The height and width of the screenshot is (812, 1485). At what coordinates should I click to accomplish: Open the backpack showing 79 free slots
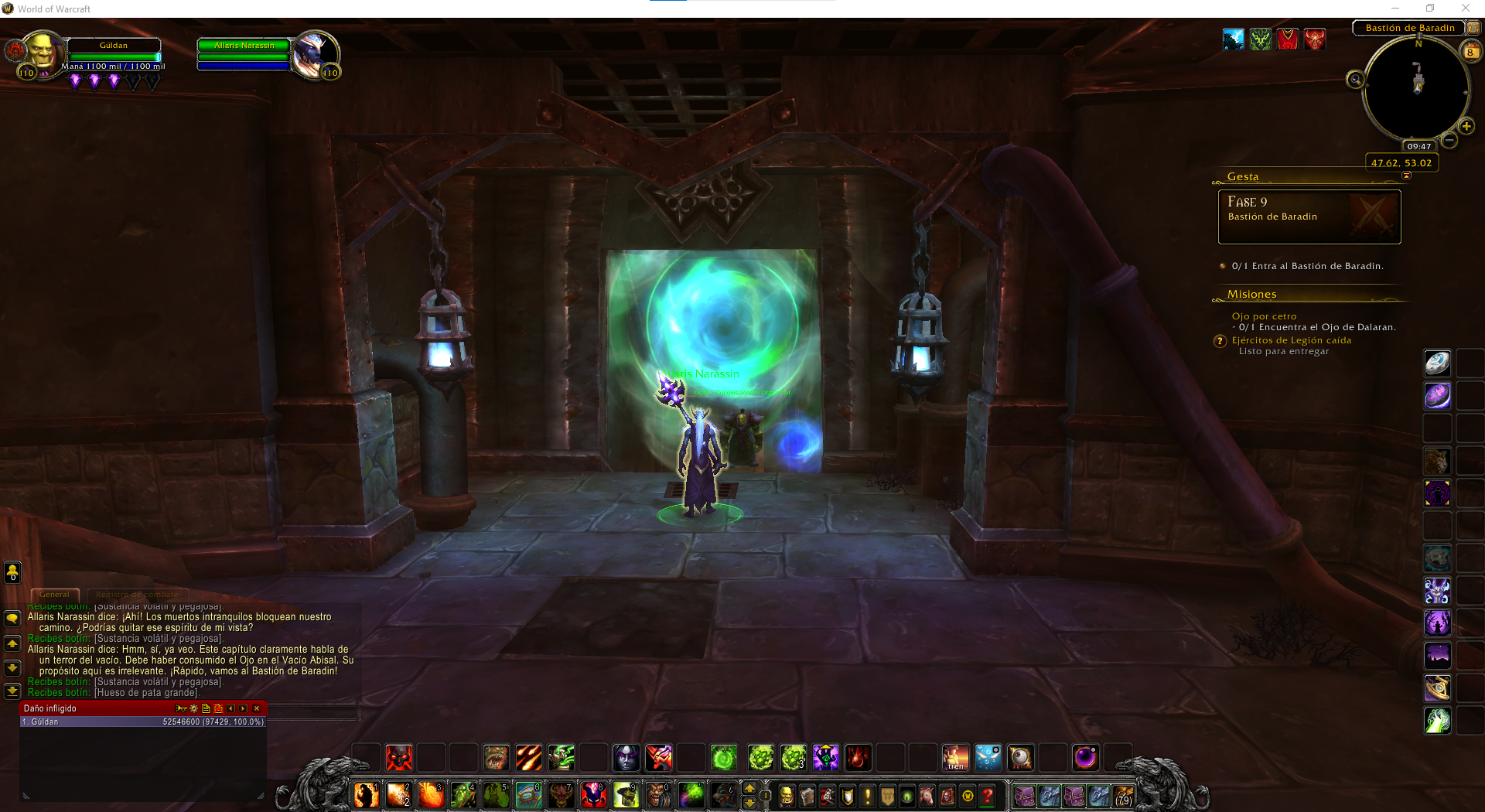(x=1122, y=796)
